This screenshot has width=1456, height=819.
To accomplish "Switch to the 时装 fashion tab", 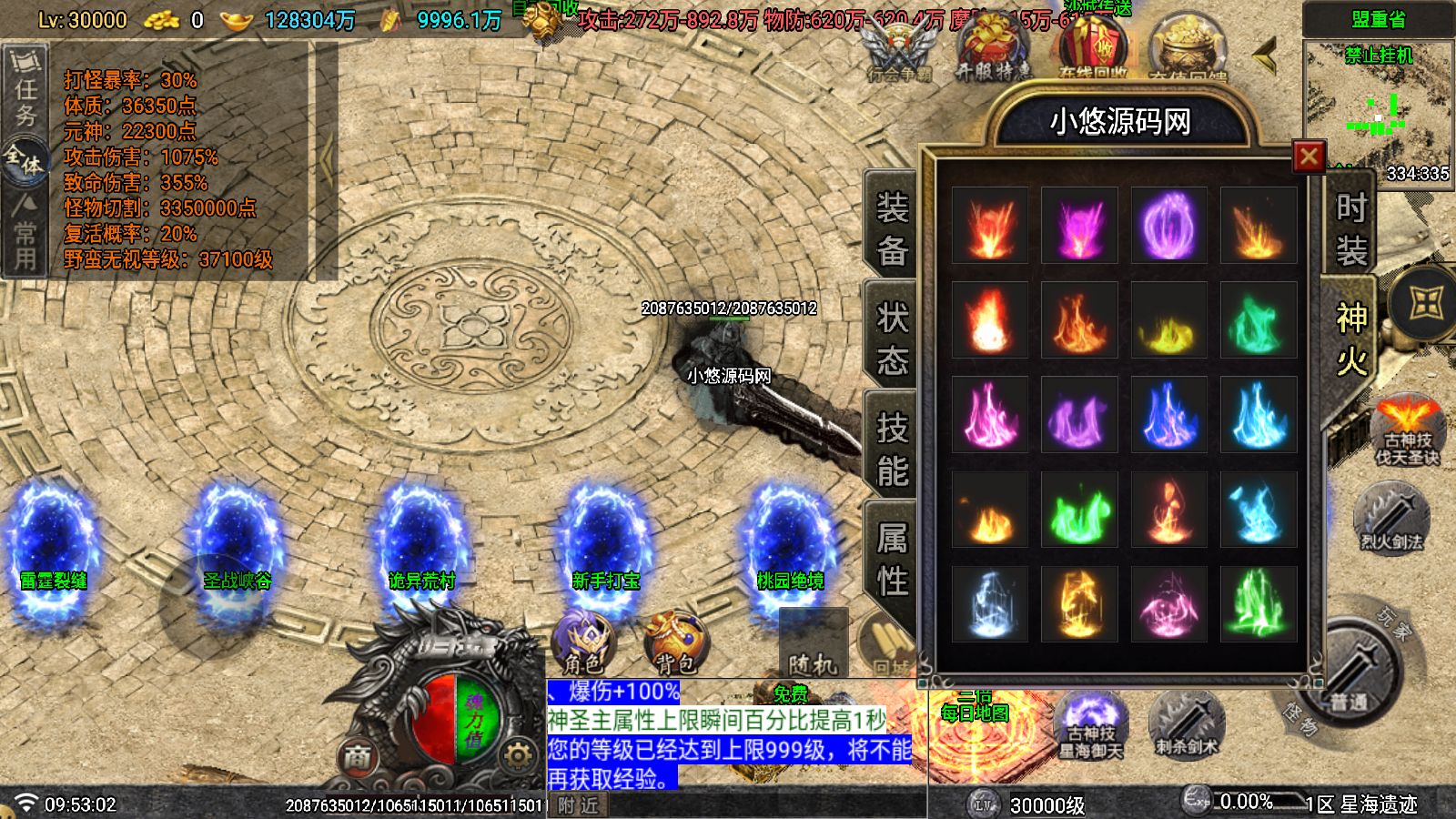I will [x=1350, y=228].
